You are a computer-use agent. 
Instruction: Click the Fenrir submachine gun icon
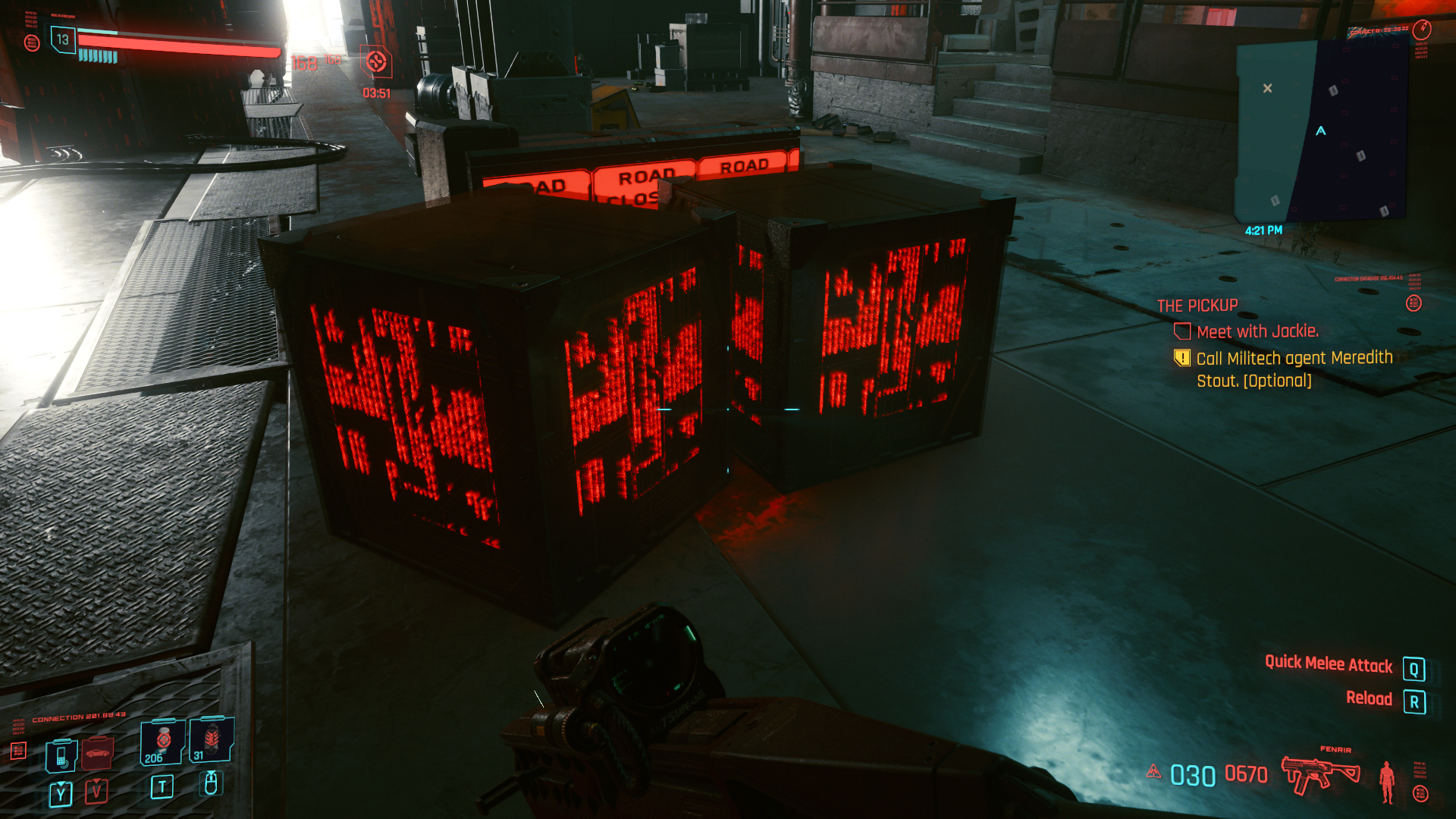click(x=1320, y=773)
